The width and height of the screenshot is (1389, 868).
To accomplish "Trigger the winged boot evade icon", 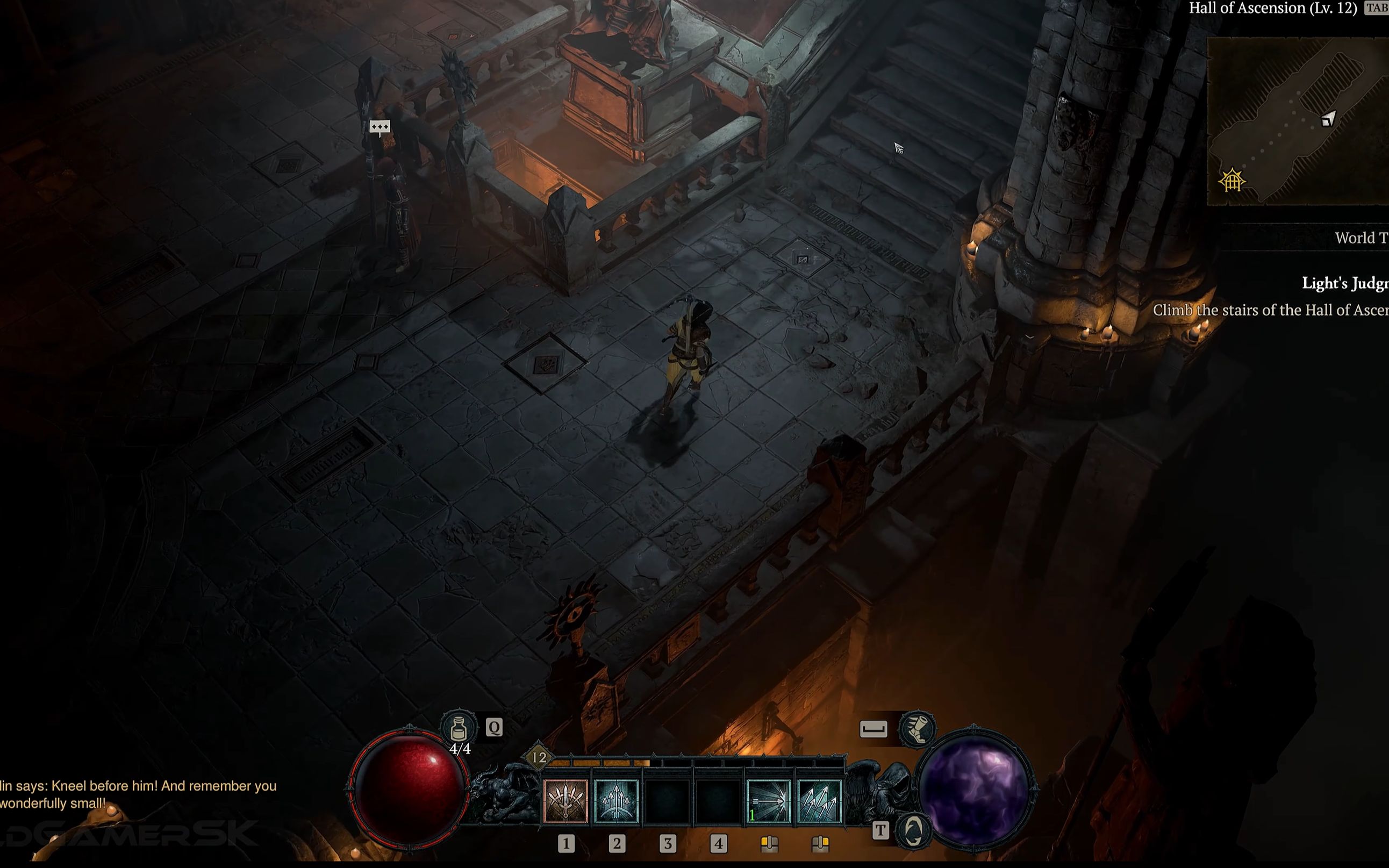I will click(916, 729).
